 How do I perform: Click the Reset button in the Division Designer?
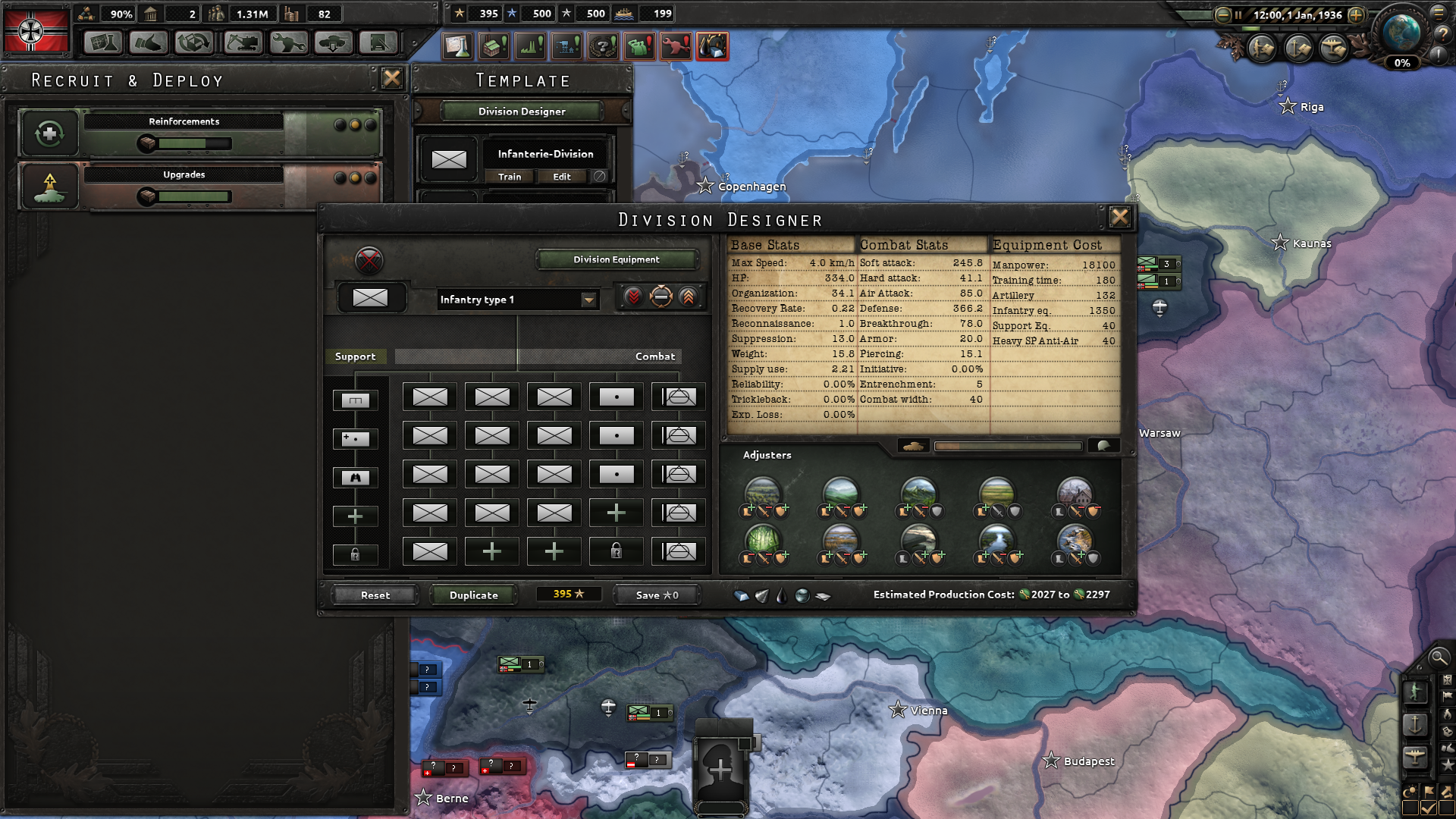click(374, 595)
